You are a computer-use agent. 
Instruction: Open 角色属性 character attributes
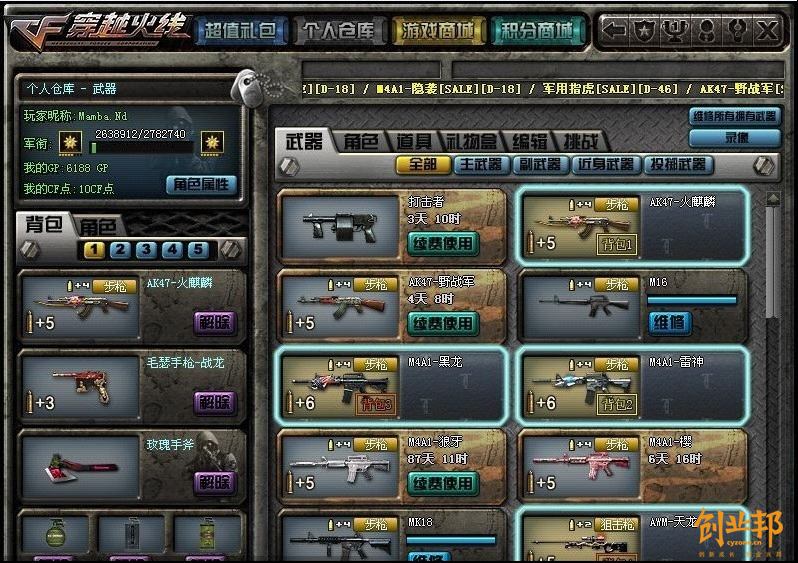[x=201, y=184]
